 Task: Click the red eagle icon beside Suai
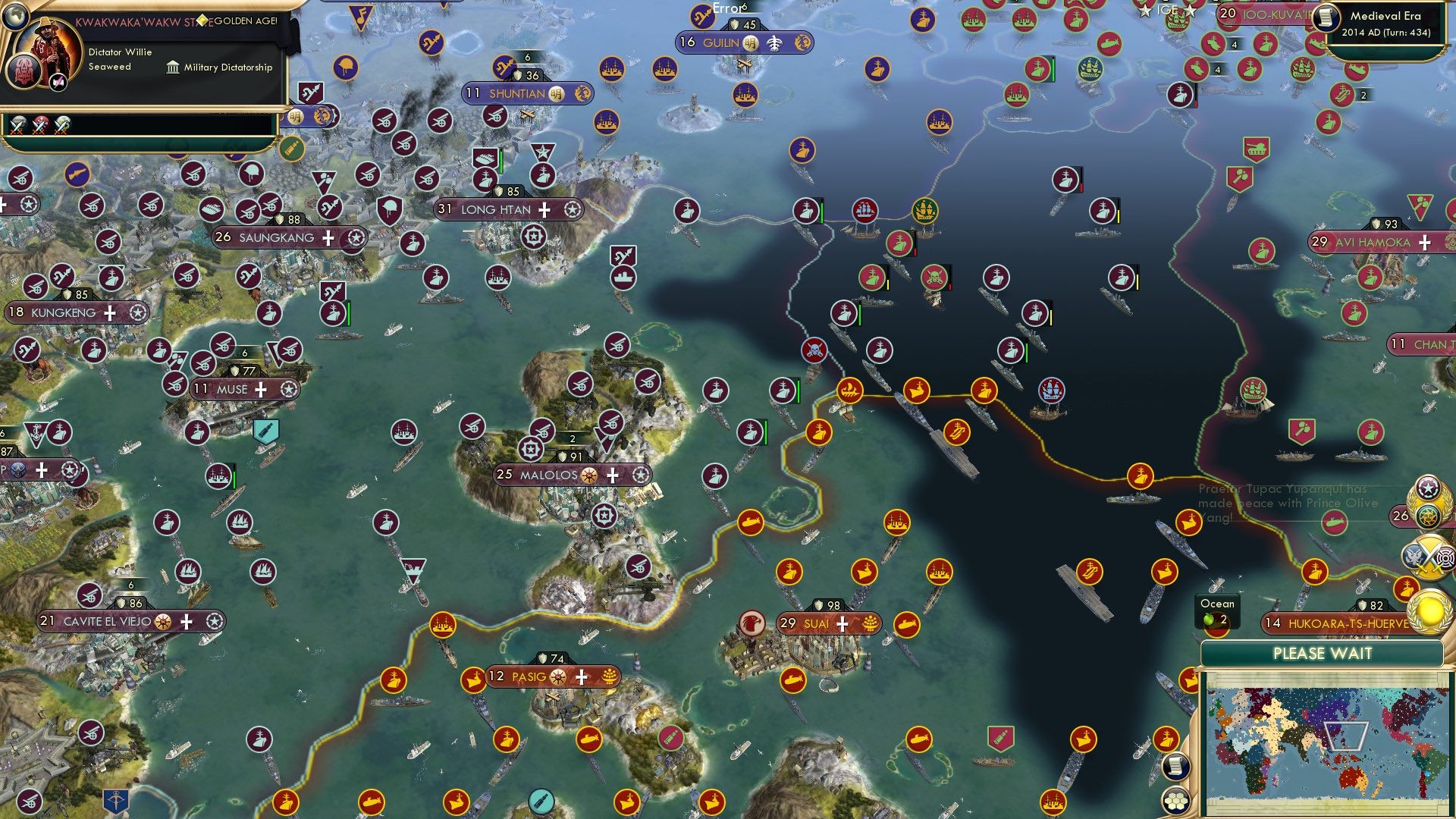pyautogui.click(x=752, y=622)
